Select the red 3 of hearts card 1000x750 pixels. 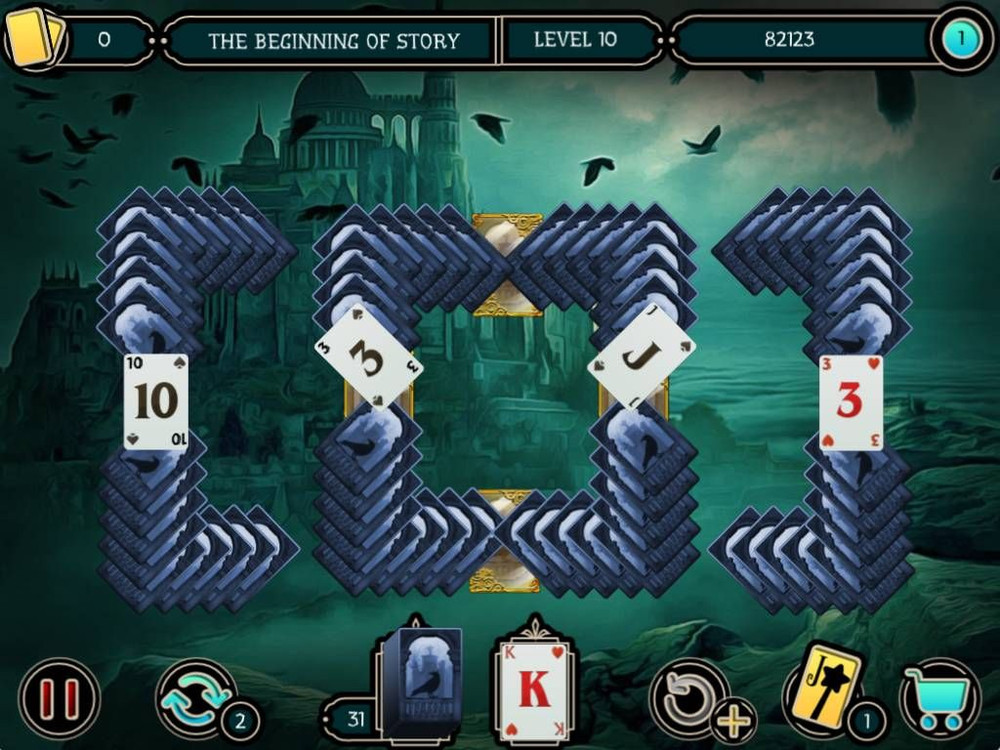(850, 402)
